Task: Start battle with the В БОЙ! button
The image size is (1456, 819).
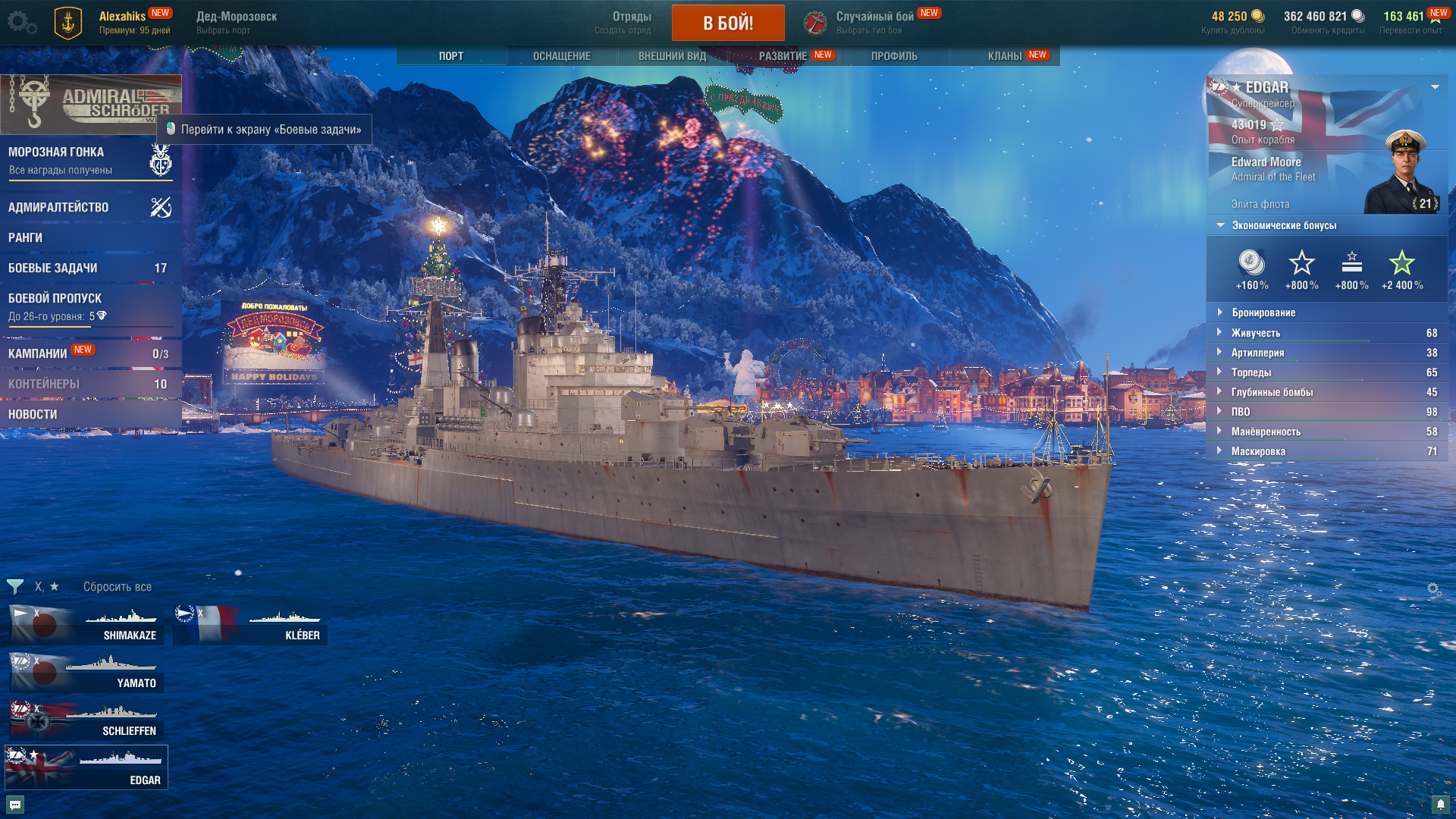Action: coord(727,23)
